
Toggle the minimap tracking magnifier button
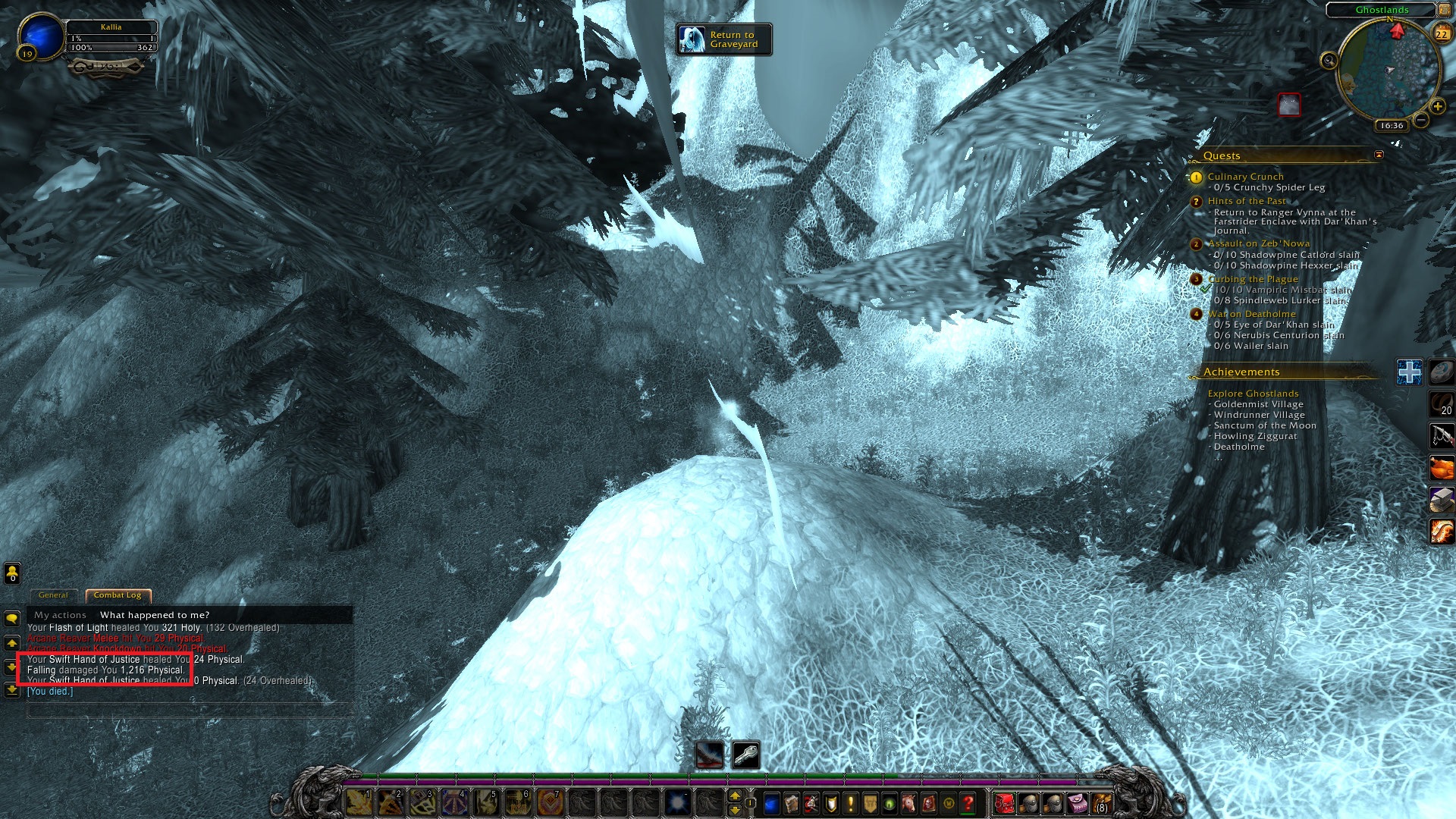pos(1329,61)
